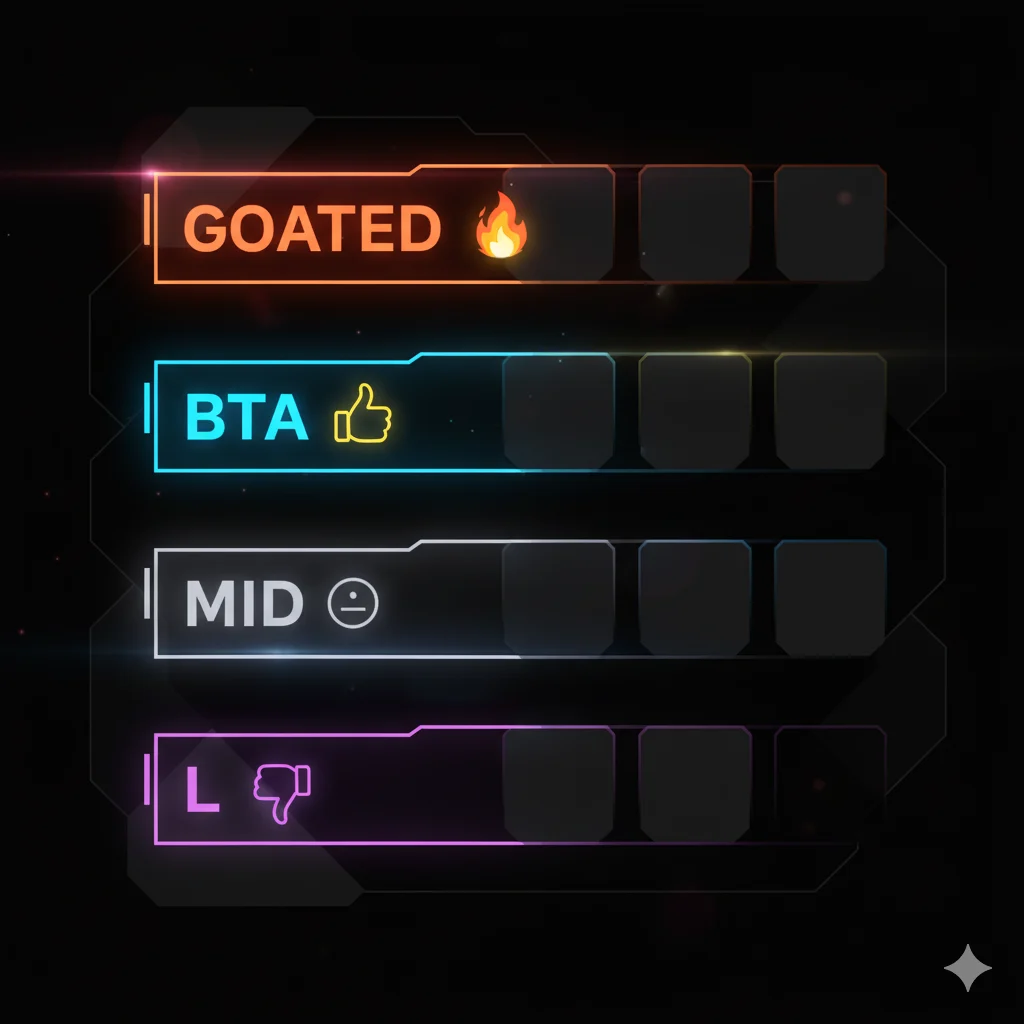
Task: Choose the BTA tier label
Action: point(246,419)
